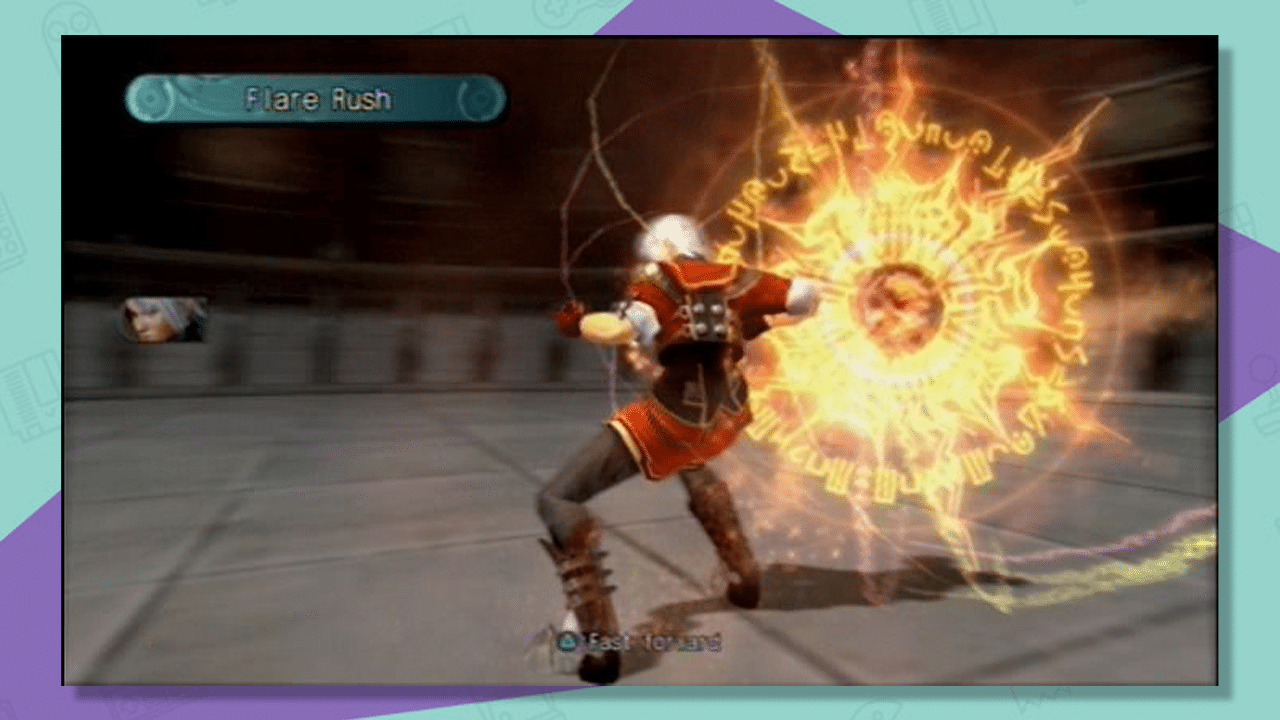Viewport: 1280px width, 720px height.
Task: Click the Flare Rush label
Action: point(320,99)
